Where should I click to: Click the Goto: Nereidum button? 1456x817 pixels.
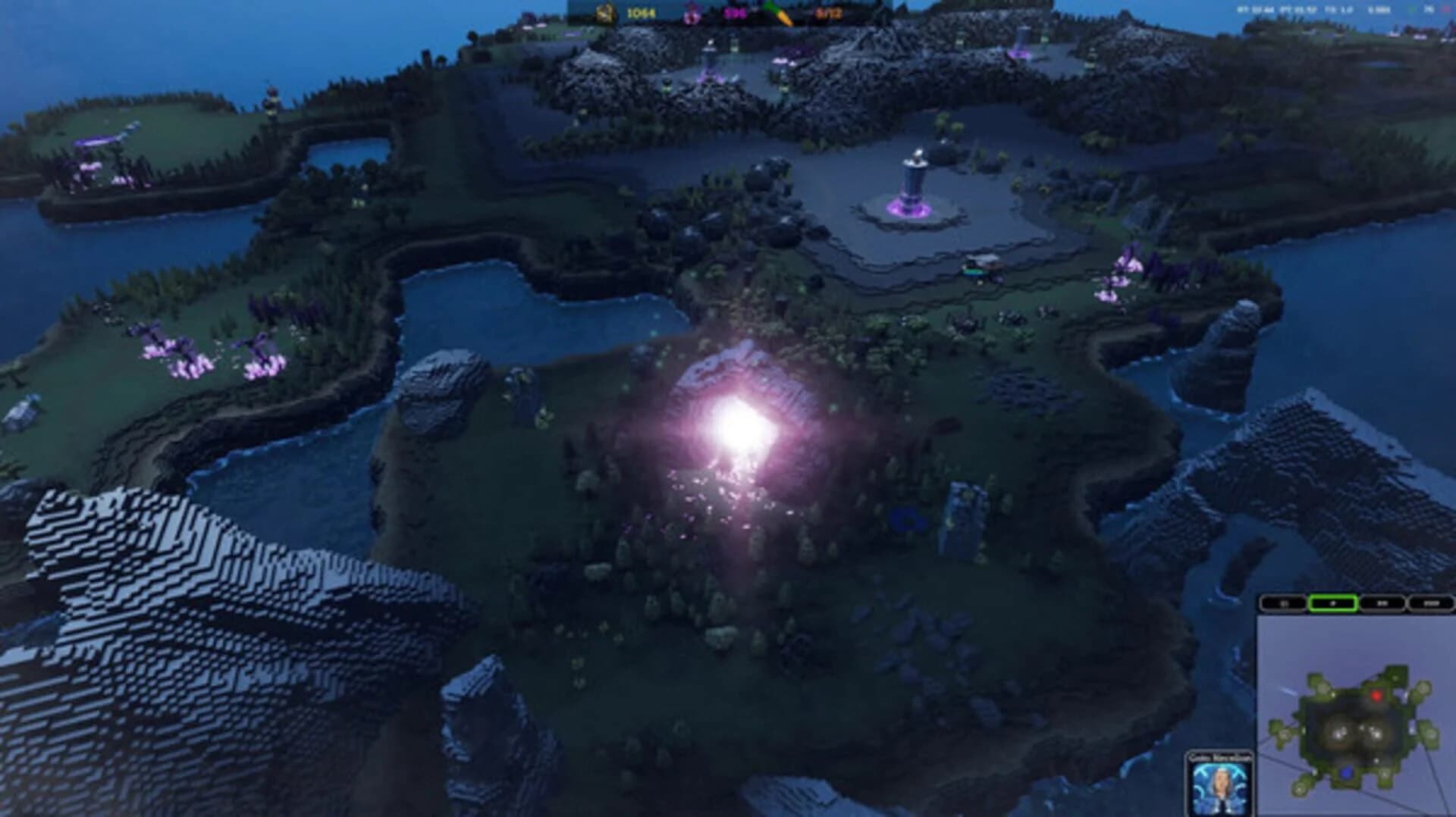click(x=1220, y=755)
